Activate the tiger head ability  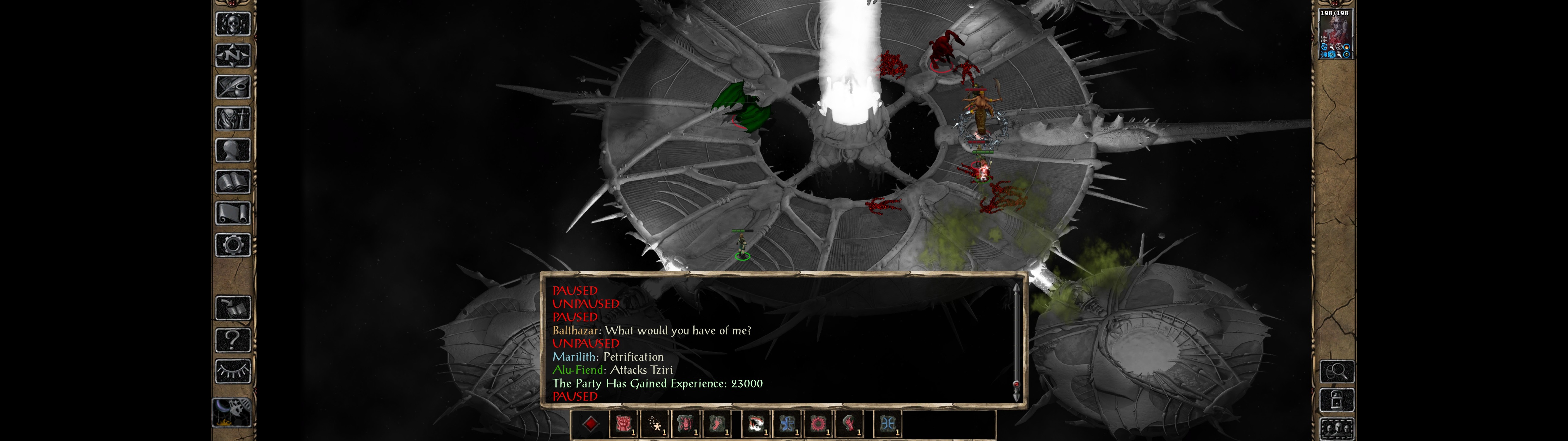757,424
